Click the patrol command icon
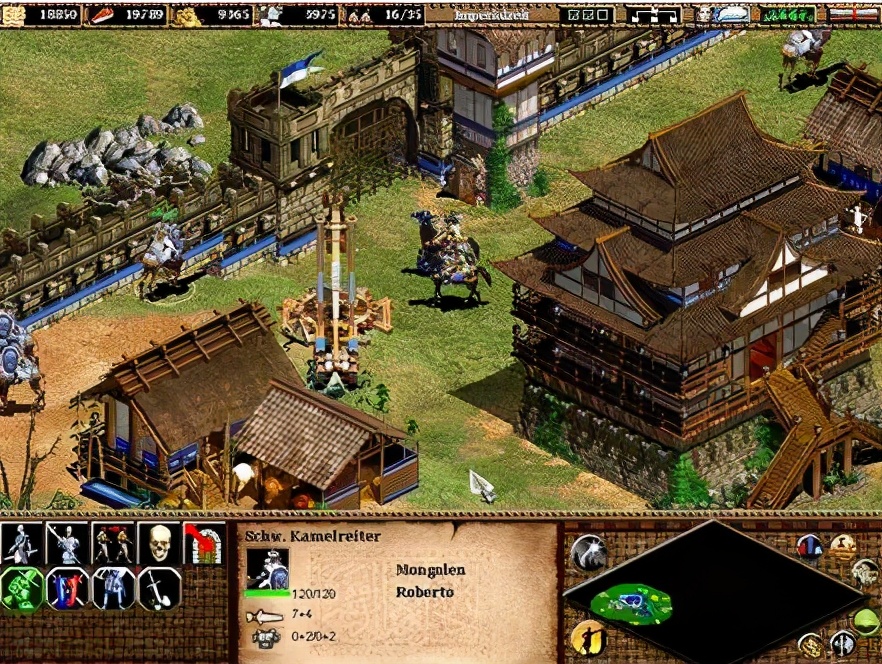882x664 pixels. point(22,544)
